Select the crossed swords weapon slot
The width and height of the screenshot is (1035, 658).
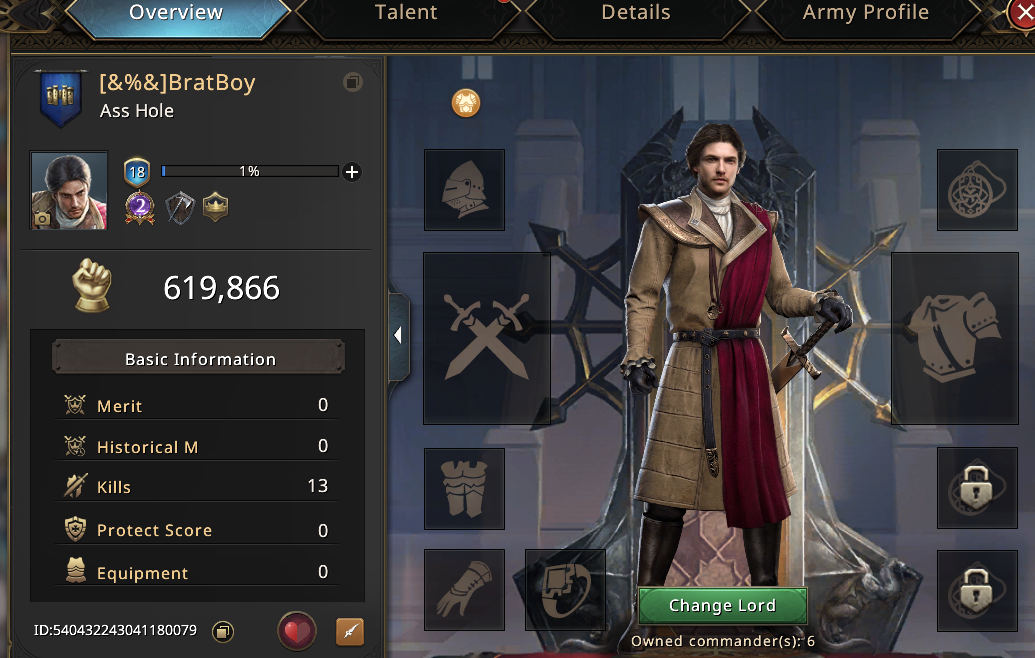click(487, 338)
